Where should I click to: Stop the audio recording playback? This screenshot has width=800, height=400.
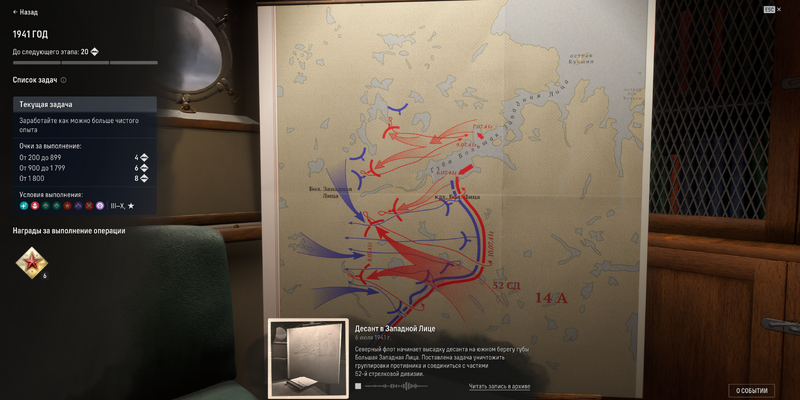click(x=358, y=386)
